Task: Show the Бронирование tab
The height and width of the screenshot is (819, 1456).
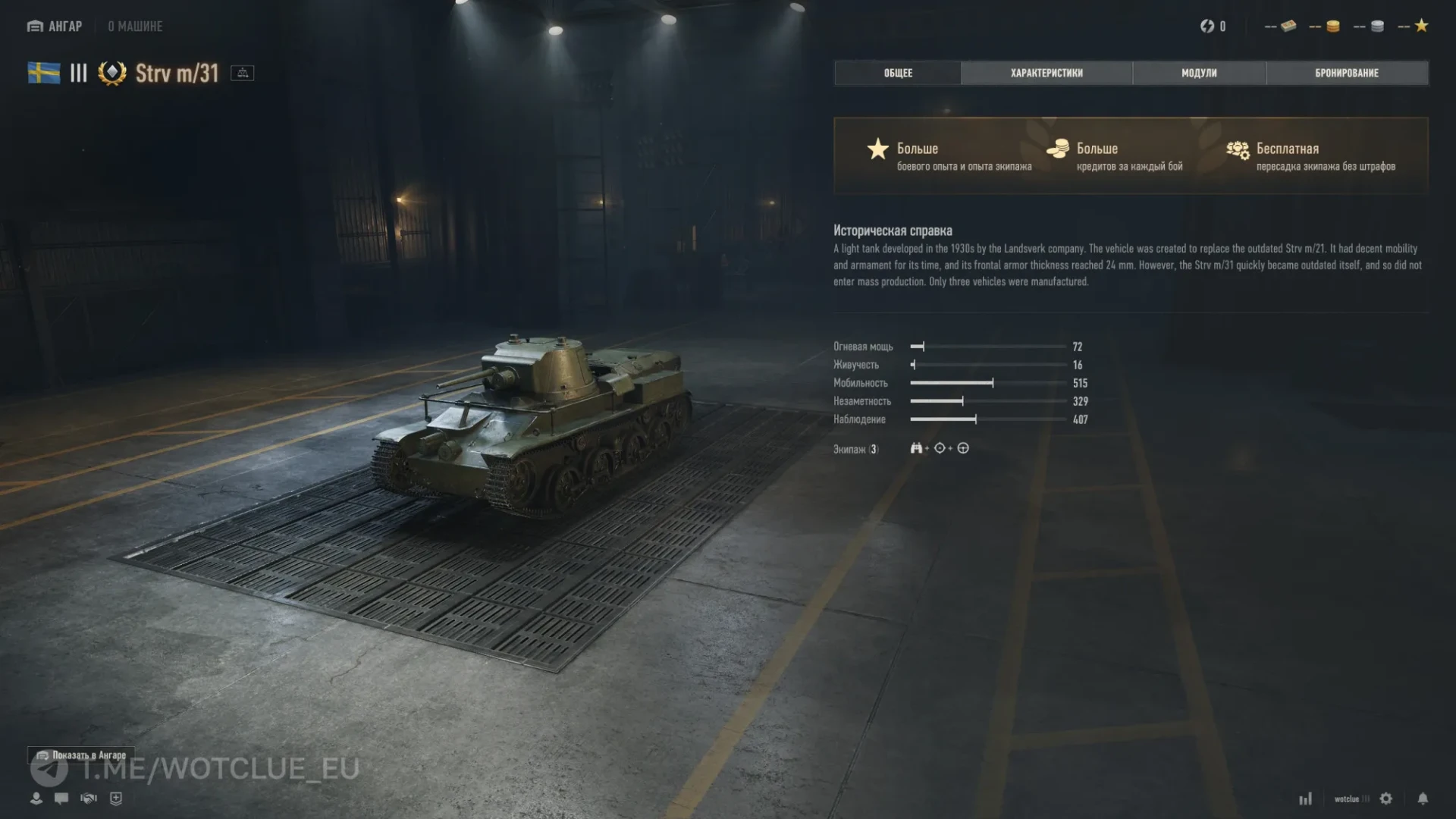Action: (x=1347, y=73)
